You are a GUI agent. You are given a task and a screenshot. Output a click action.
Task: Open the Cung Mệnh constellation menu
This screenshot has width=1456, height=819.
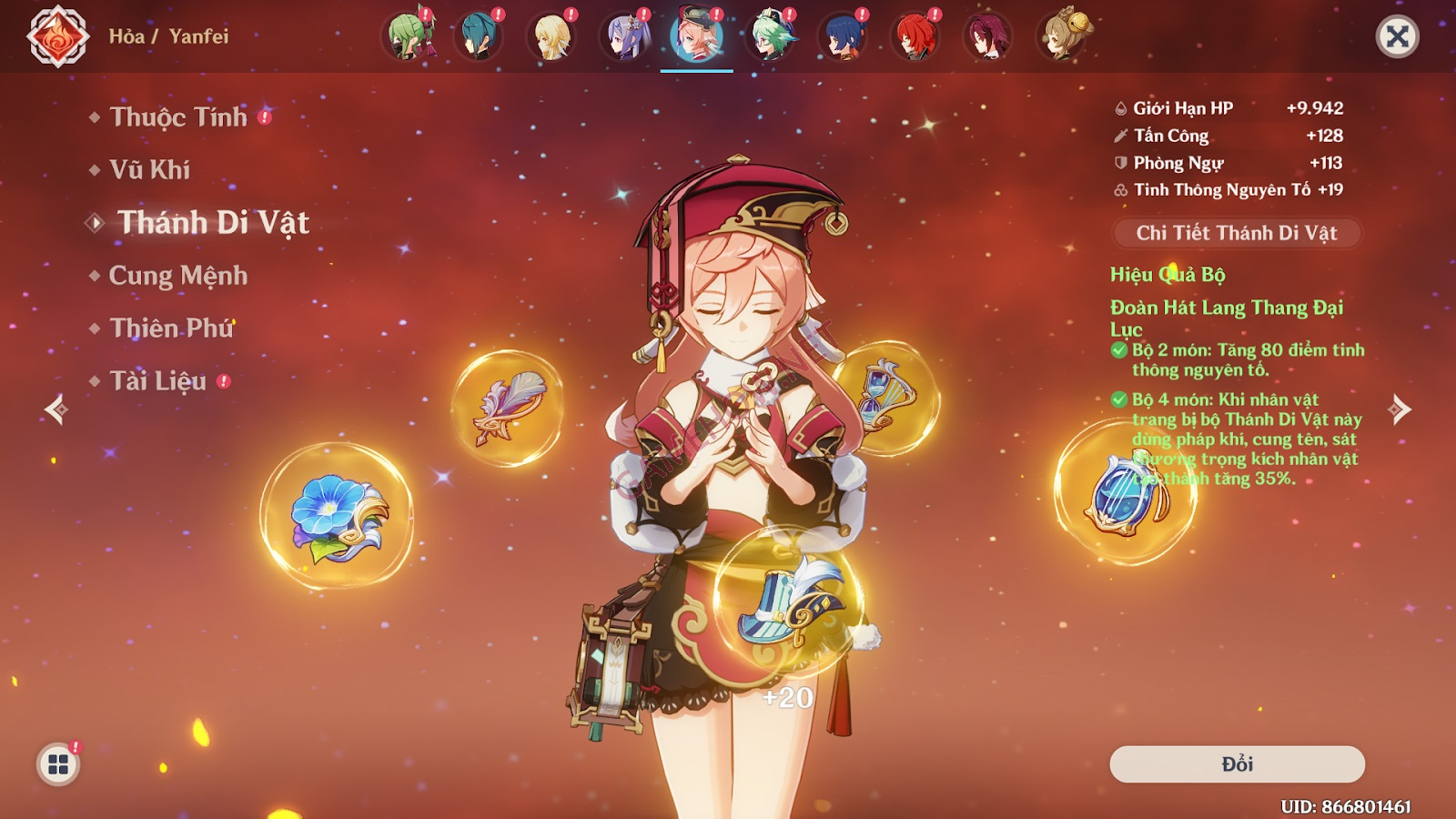point(178,276)
